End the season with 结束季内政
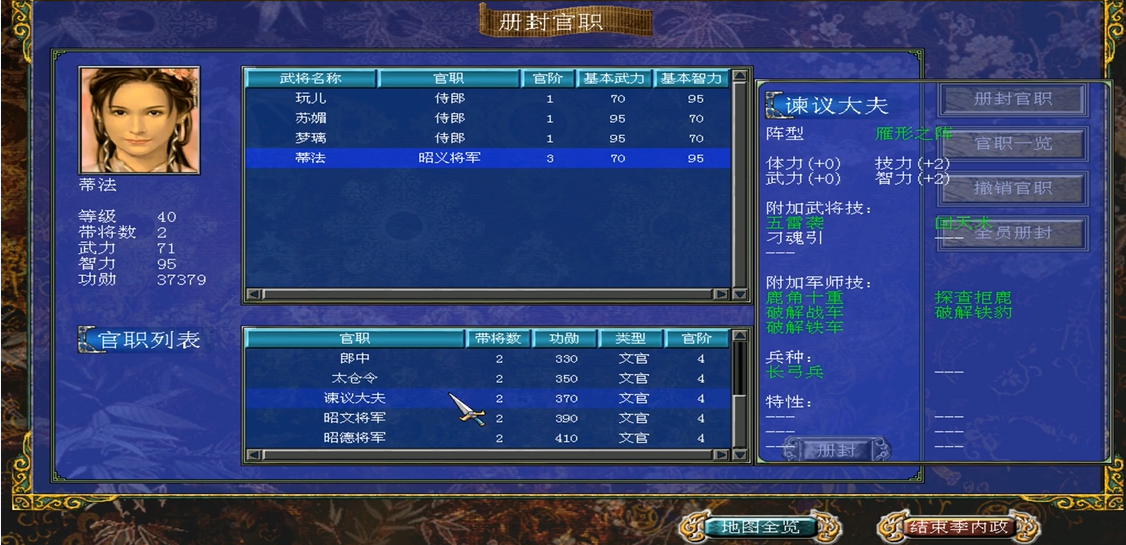This screenshot has height=545, width=1126. [x=959, y=527]
